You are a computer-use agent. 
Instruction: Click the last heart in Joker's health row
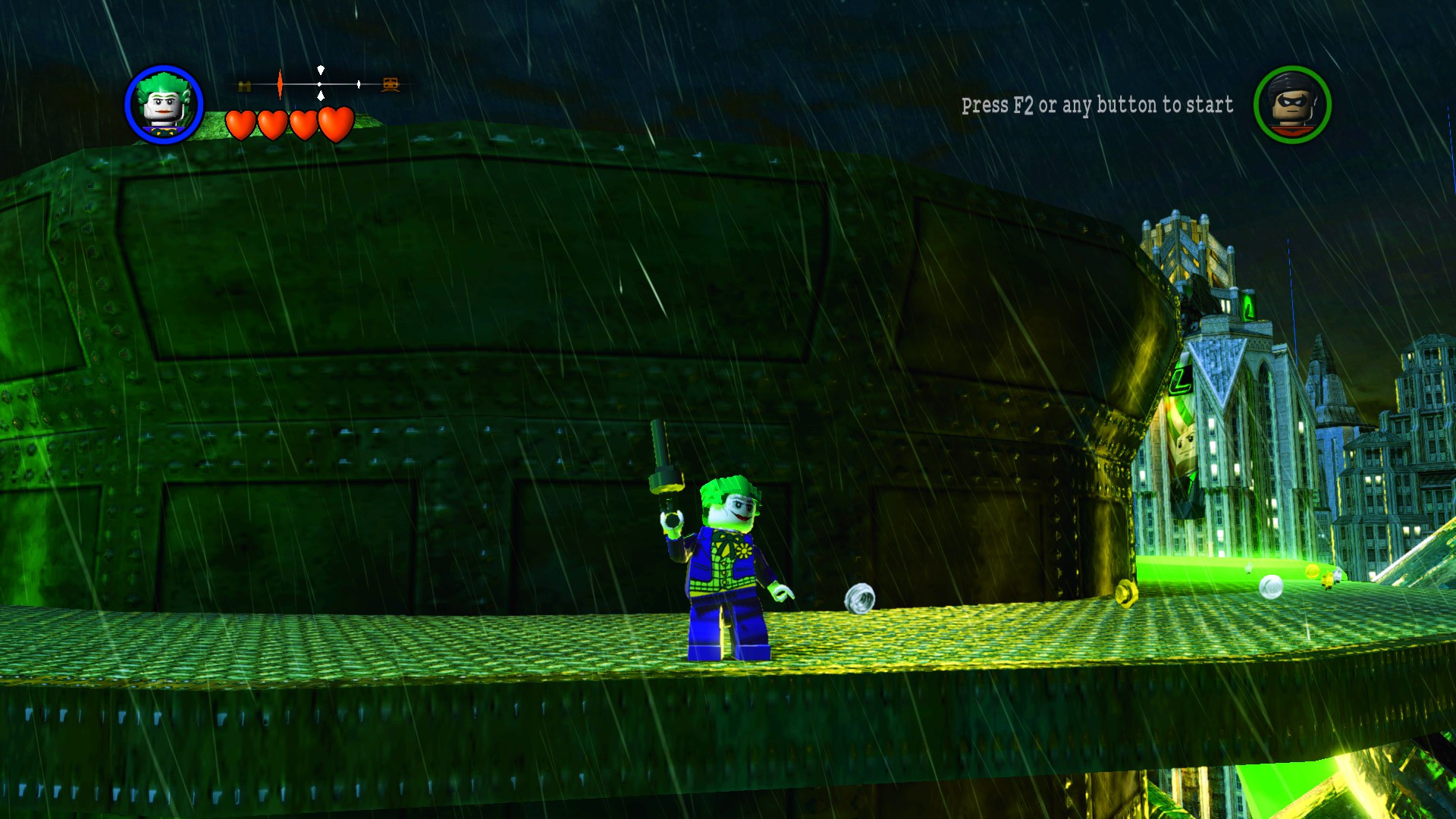(x=334, y=122)
